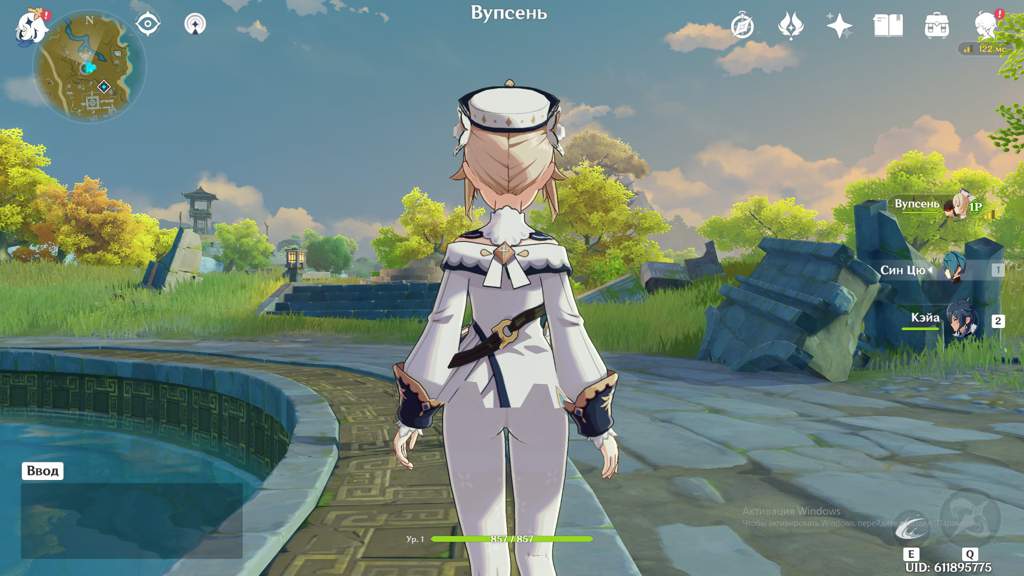The height and width of the screenshot is (576, 1024).
Task: Open the compass events icon
Action: coord(742,25)
